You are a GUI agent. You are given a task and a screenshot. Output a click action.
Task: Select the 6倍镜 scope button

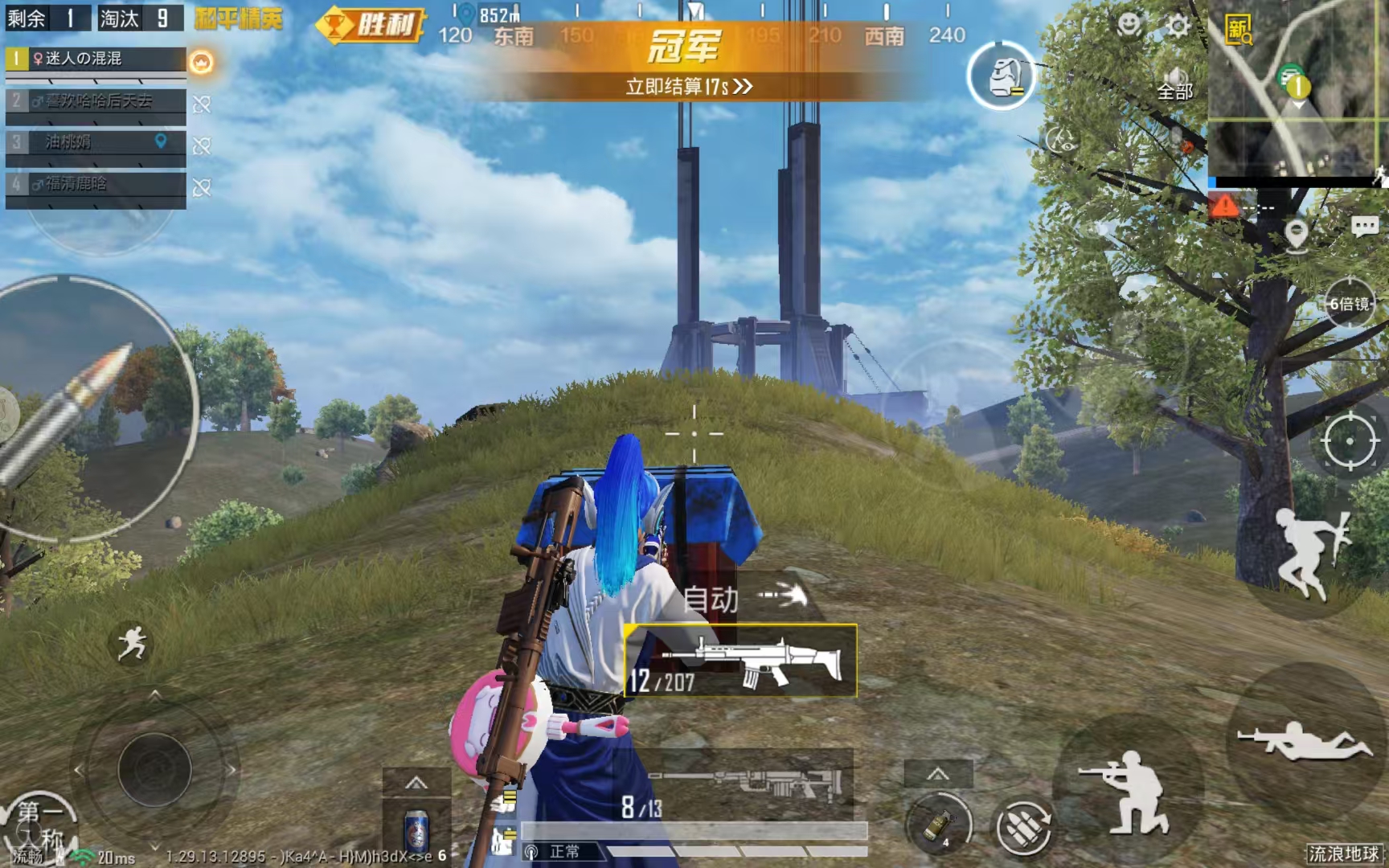tap(1349, 304)
